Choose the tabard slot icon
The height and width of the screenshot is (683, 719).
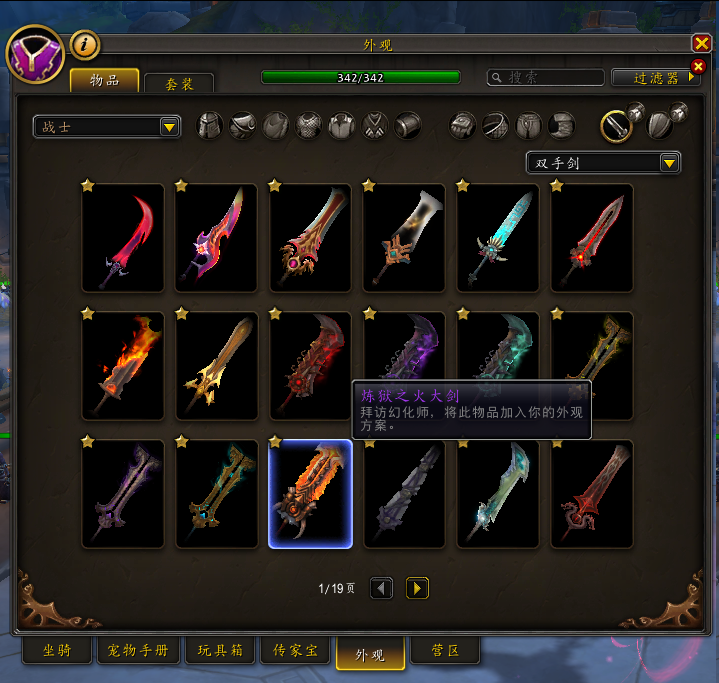(x=375, y=125)
